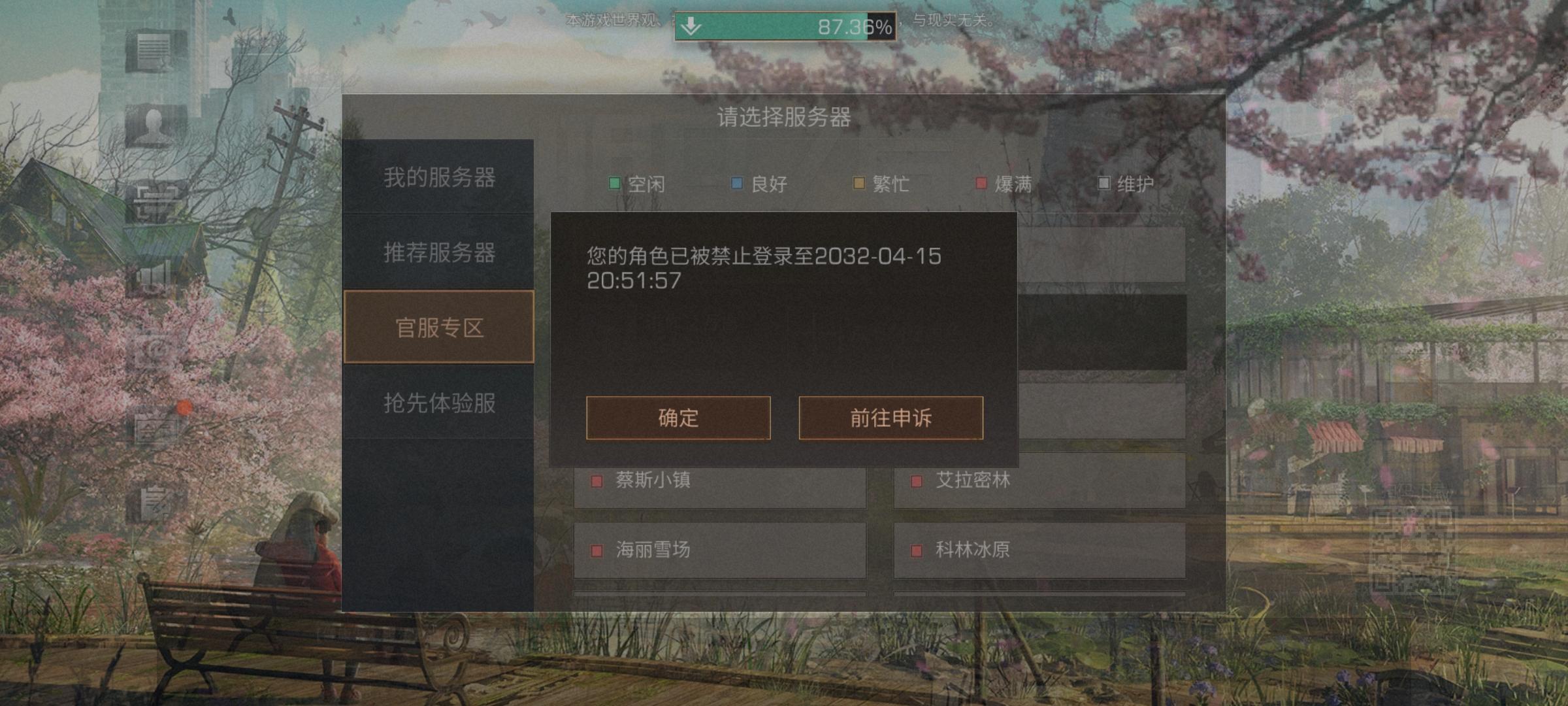Open the 抢先体验服 section
The height and width of the screenshot is (706, 1568).
[x=439, y=404]
